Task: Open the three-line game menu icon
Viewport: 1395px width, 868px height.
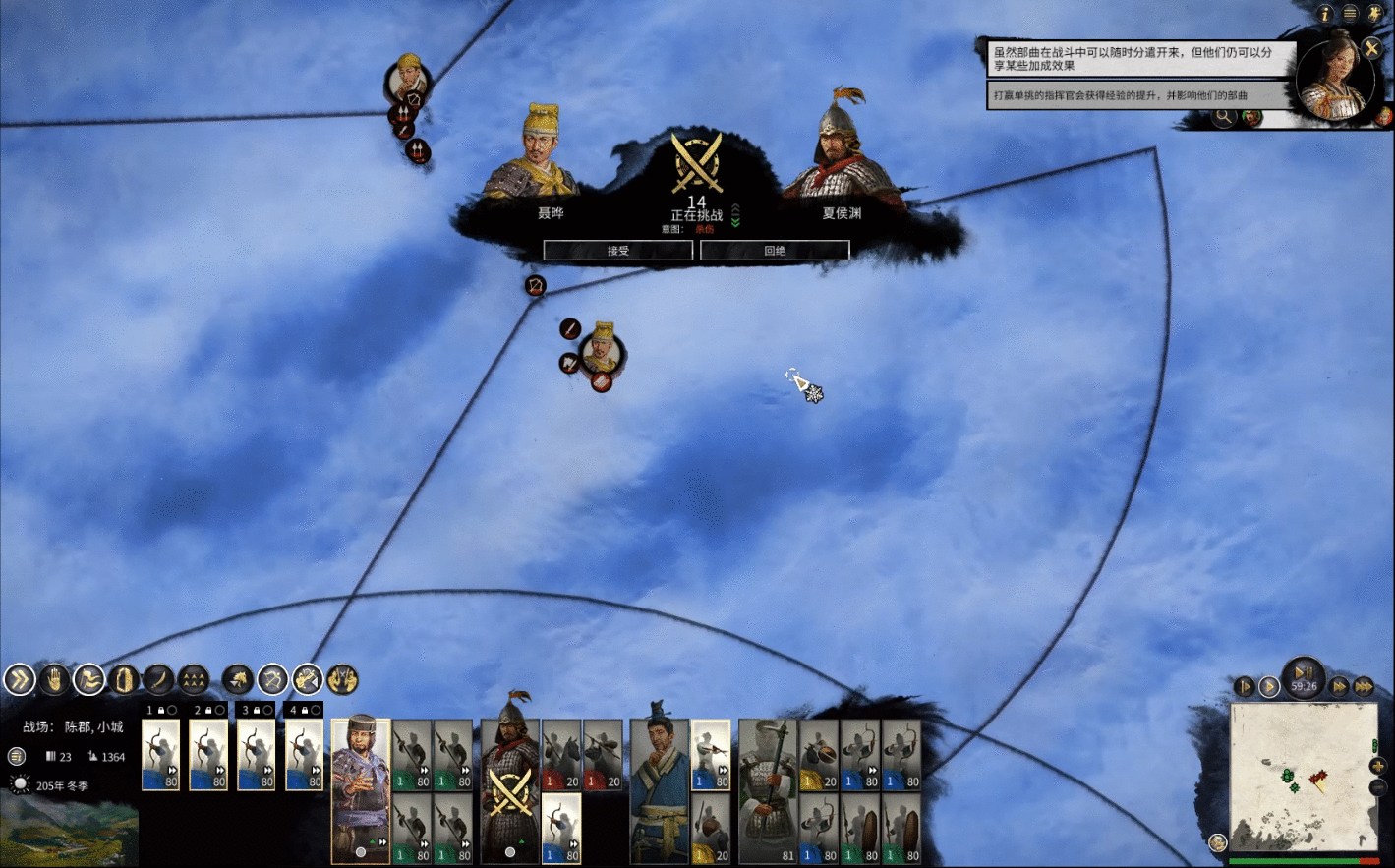Action: coord(1350,14)
